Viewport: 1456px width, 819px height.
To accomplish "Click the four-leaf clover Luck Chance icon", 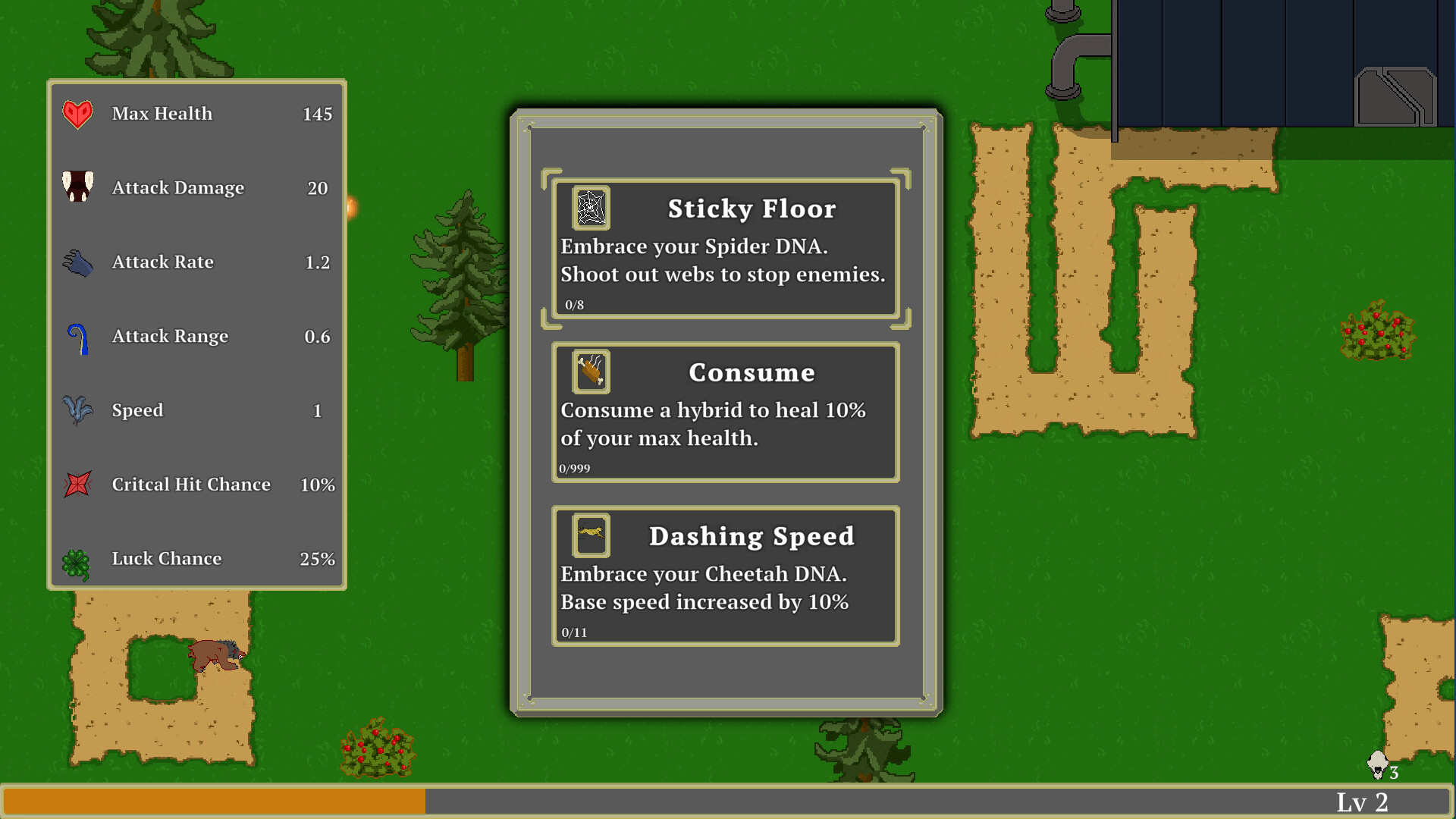I will pos(77,558).
